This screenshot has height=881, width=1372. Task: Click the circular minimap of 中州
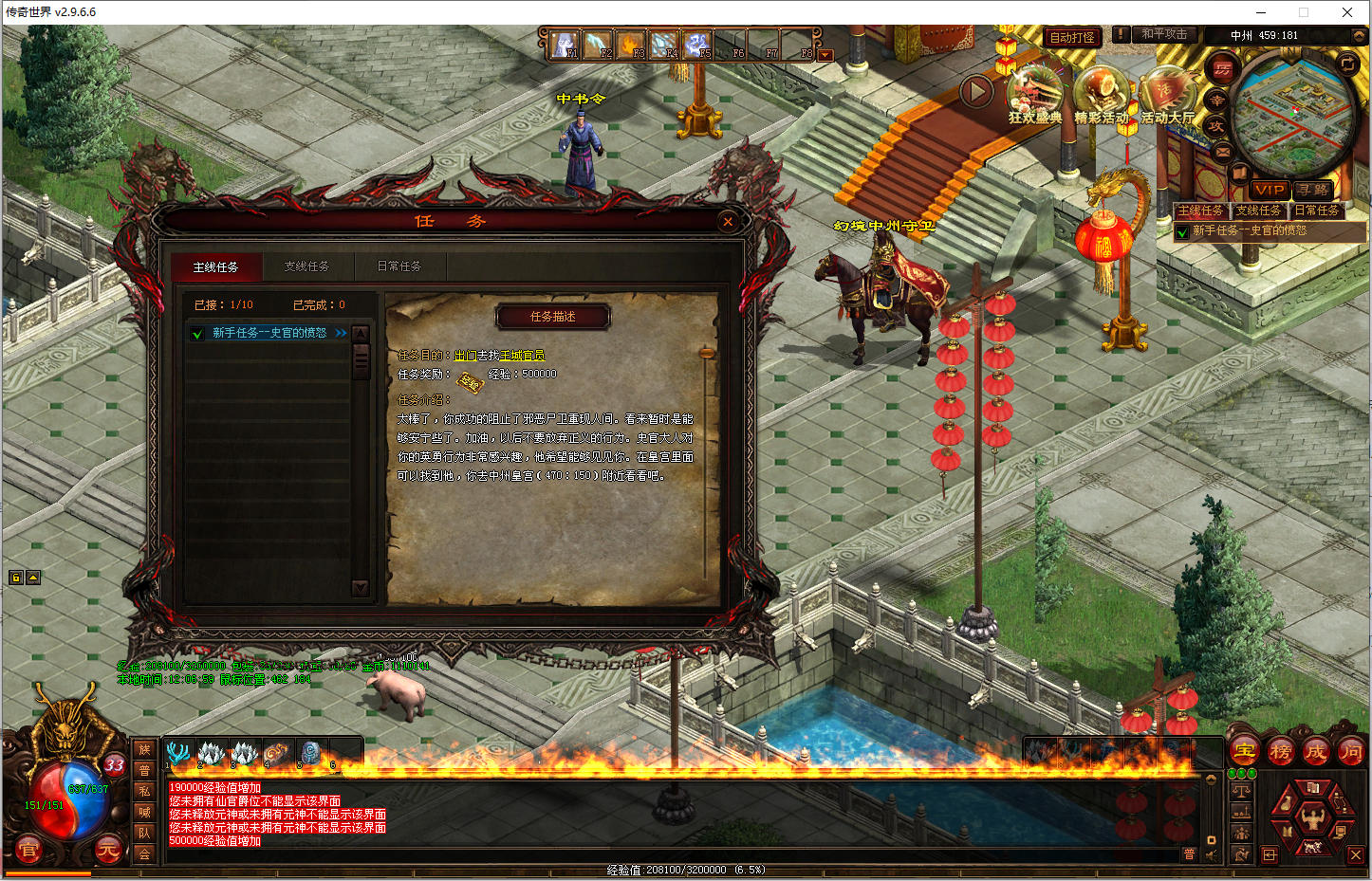(1292, 110)
